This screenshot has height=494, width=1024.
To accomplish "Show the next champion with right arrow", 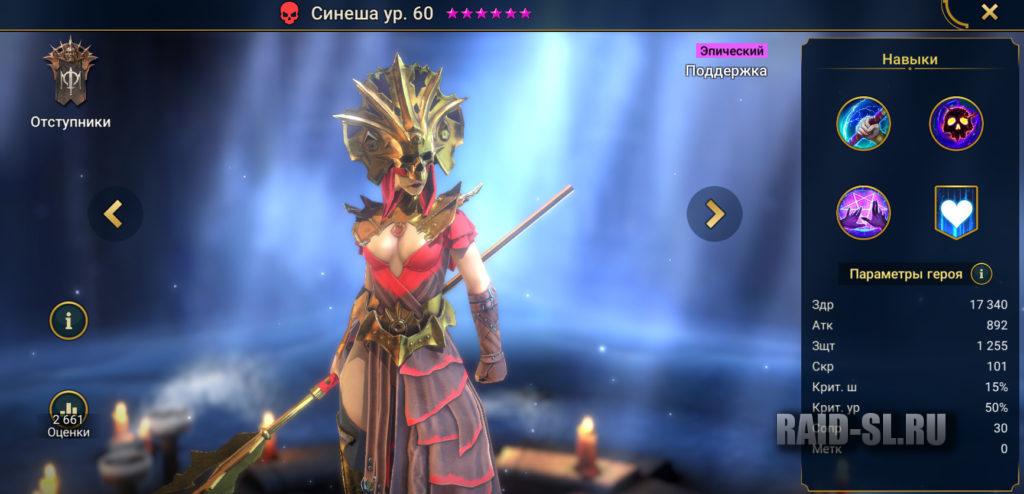I will click(714, 213).
